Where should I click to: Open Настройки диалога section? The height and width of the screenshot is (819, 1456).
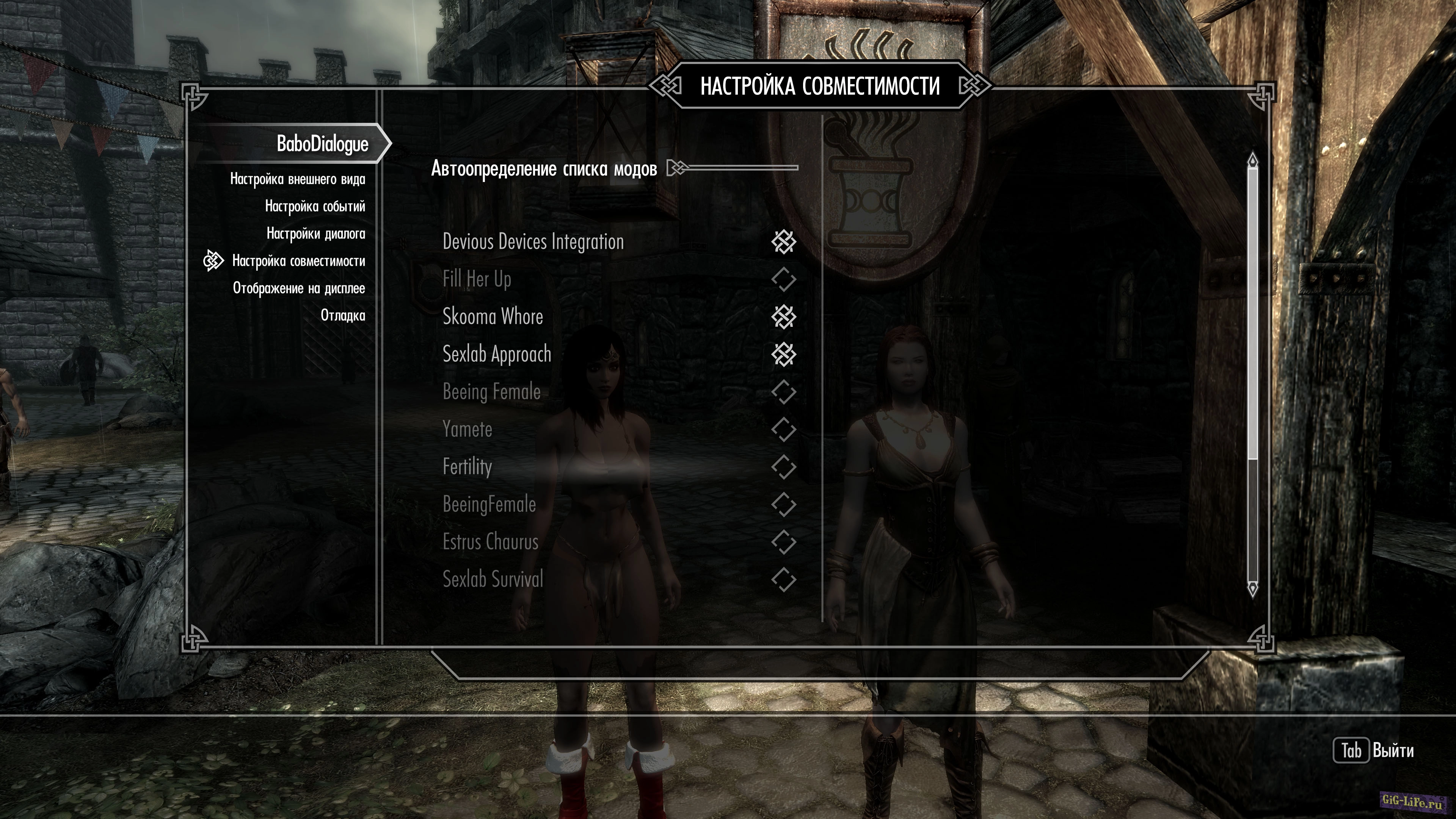pyautogui.click(x=315, y=234)
